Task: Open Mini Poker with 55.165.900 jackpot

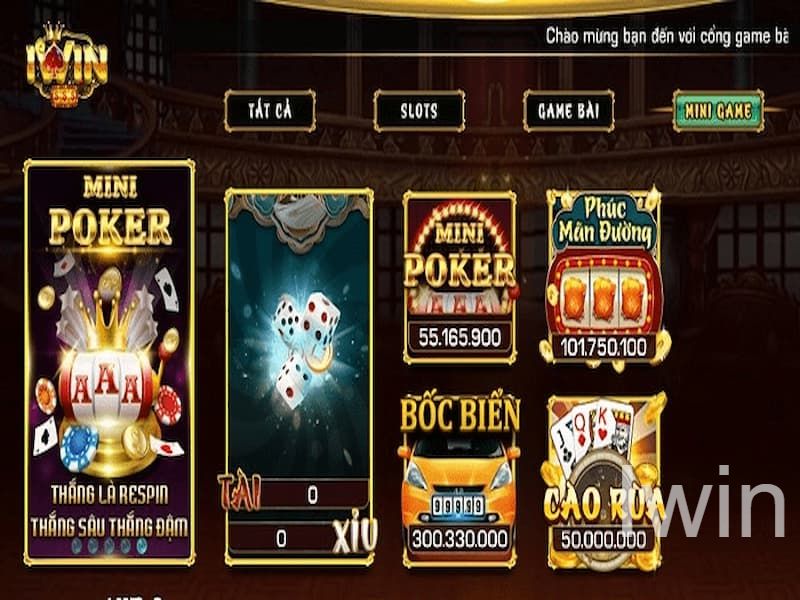Action: 459,276
